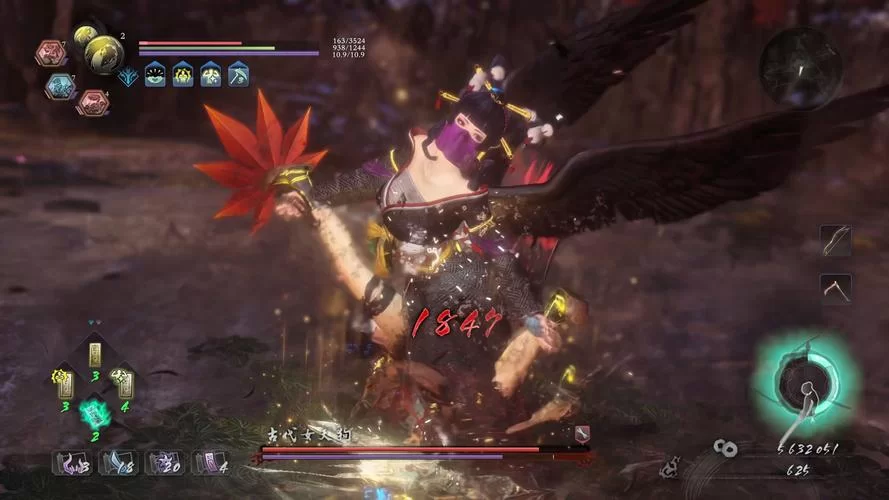The height and width of the screenshot is (500, 889).
Task: Choose the scroll item with count 20
Action: (x=162, y=462)
